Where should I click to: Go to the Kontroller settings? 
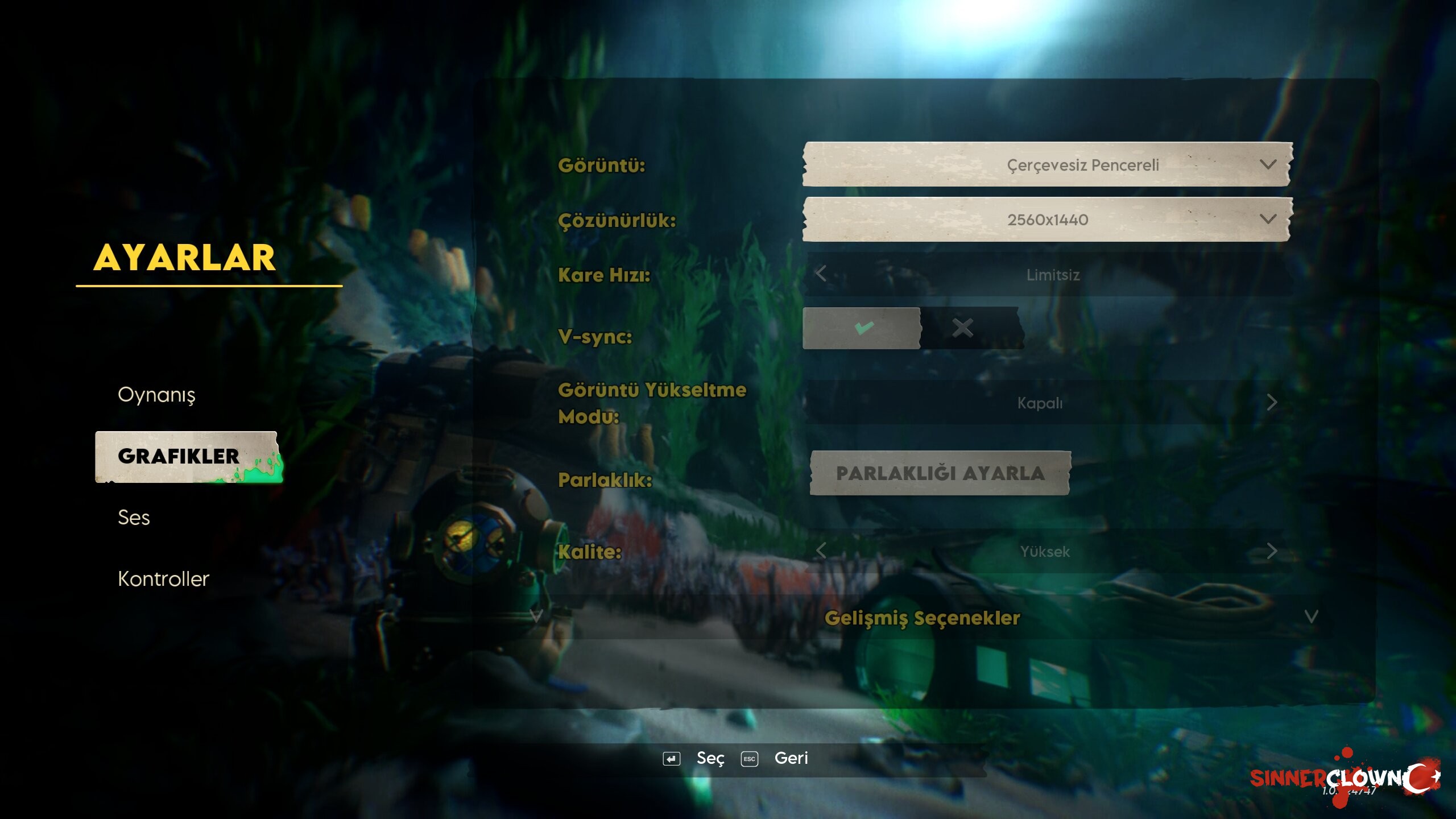click(x=163, y=579)
